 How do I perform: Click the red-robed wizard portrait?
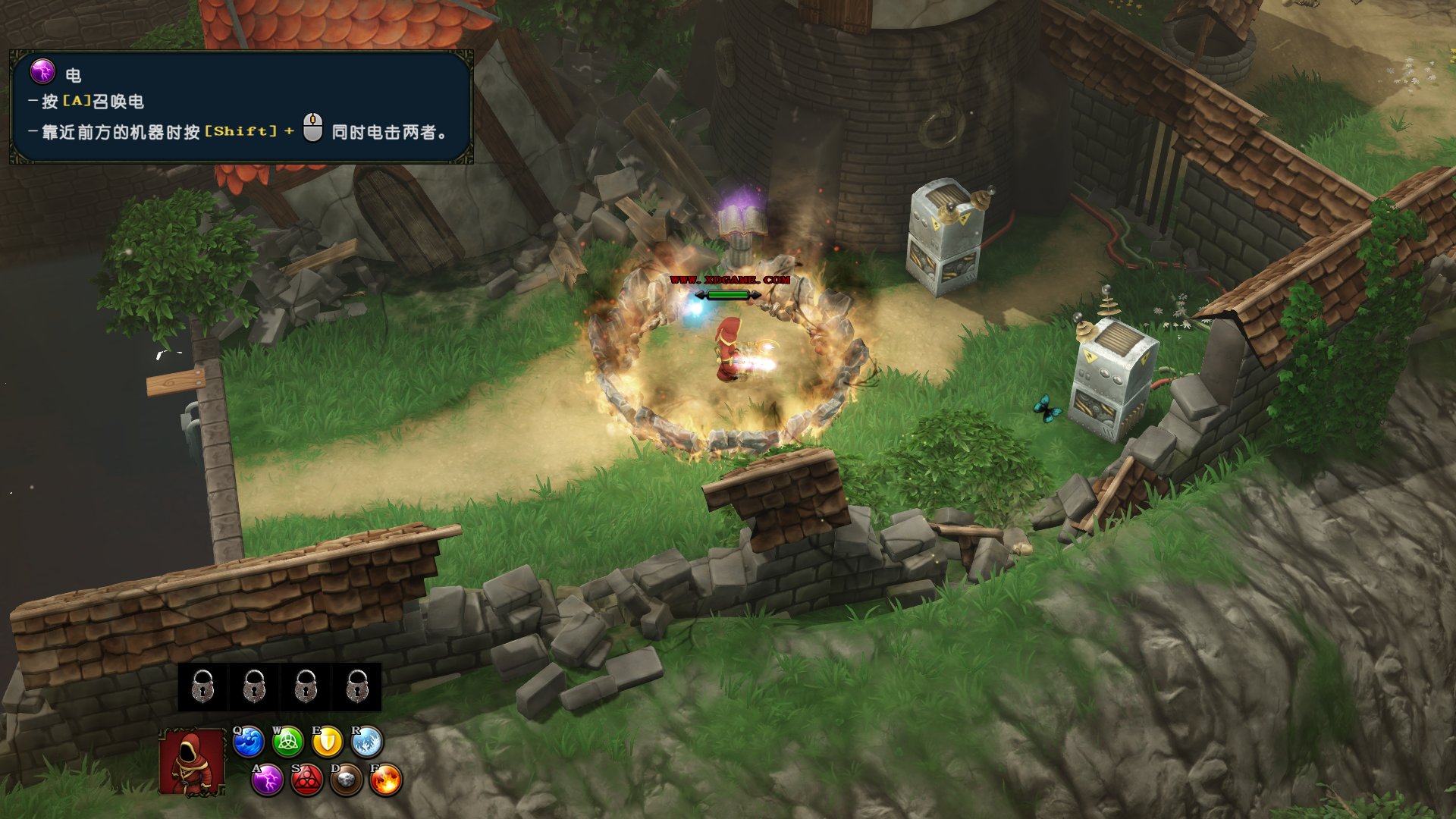click(x=192, y=762)
